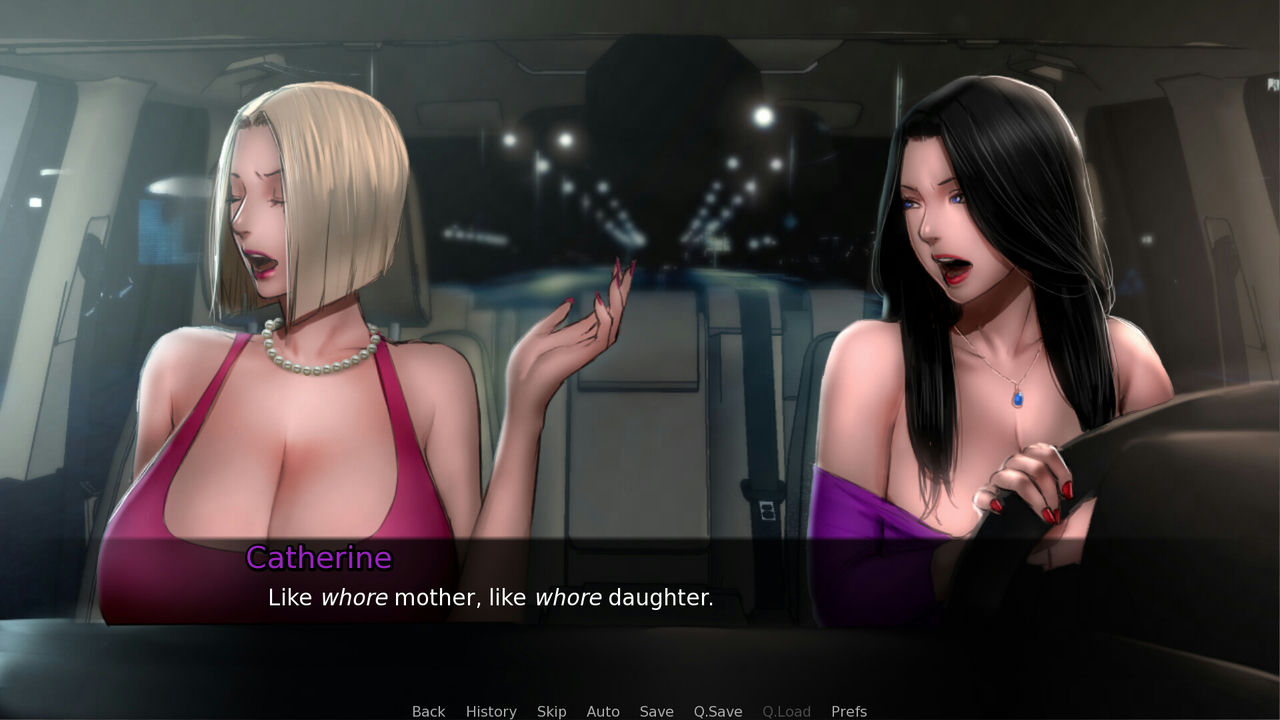The width and height of the screenshot is (1280, 720).
Task: Click the italicized word whore in dialogue
Action: 354,597
